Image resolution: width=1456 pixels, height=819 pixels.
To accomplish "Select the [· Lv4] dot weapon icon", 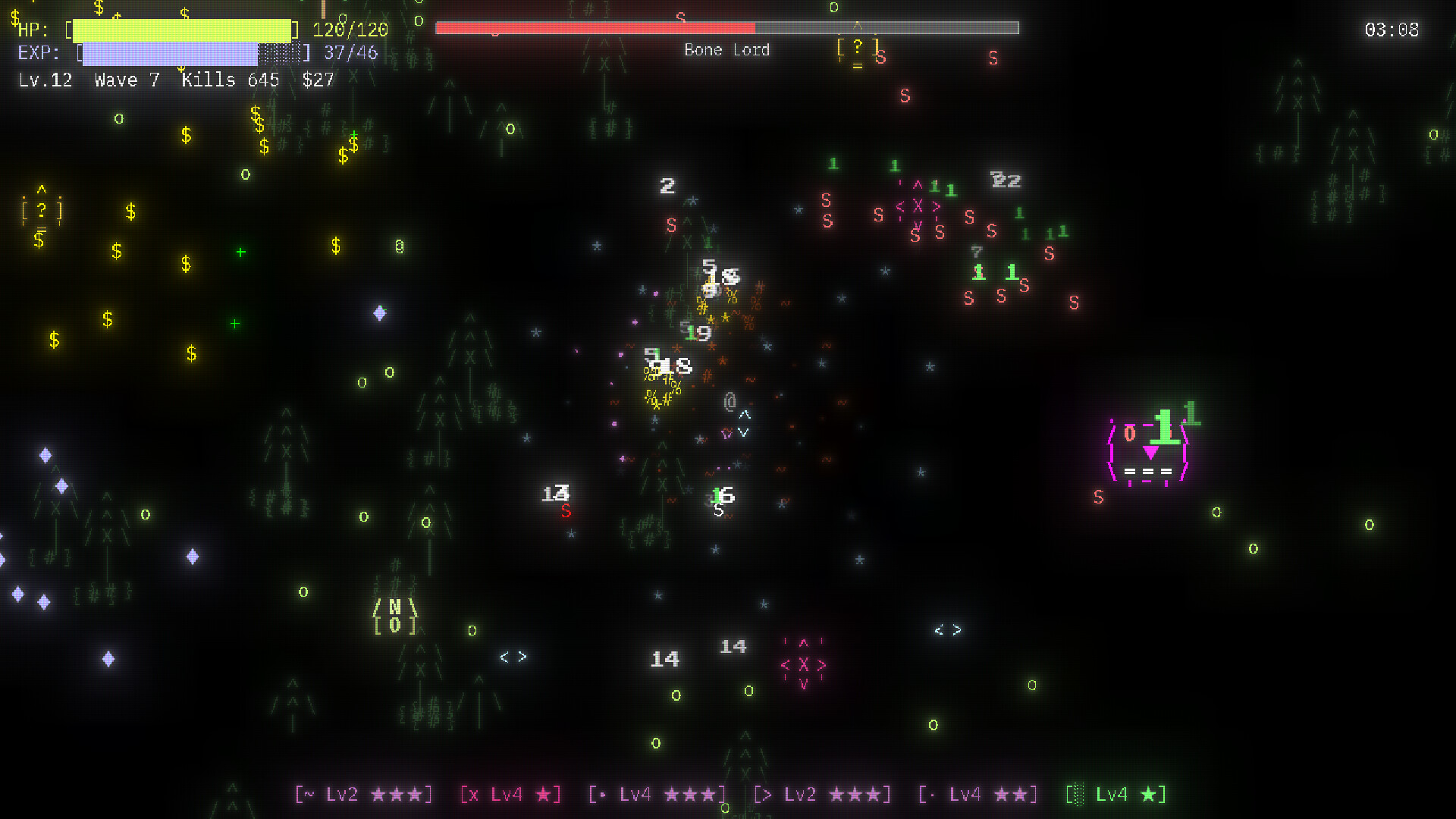I will coord(978,794).
